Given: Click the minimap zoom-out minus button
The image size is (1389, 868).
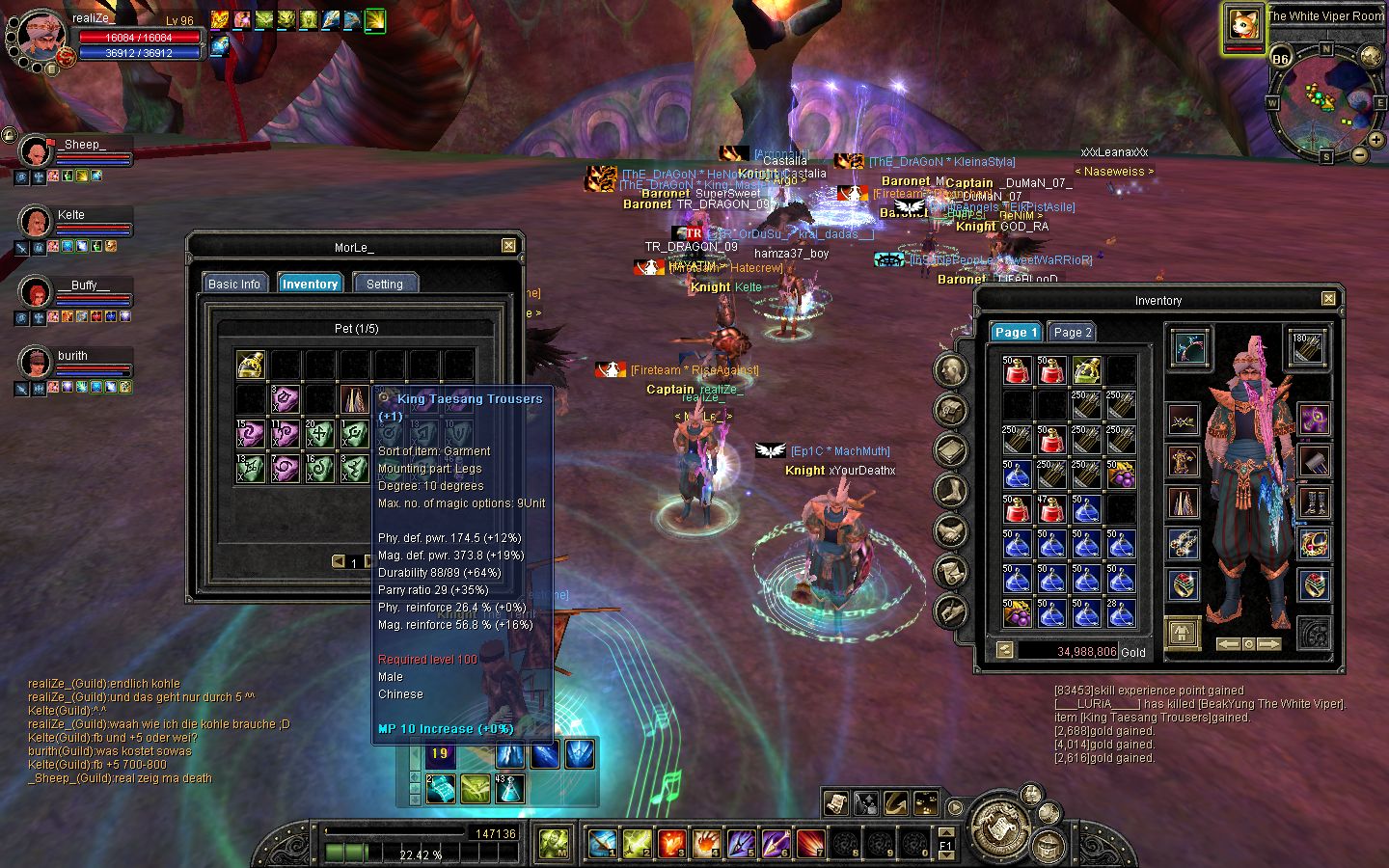Looking at the screenshot, I should click(1360, 154).
